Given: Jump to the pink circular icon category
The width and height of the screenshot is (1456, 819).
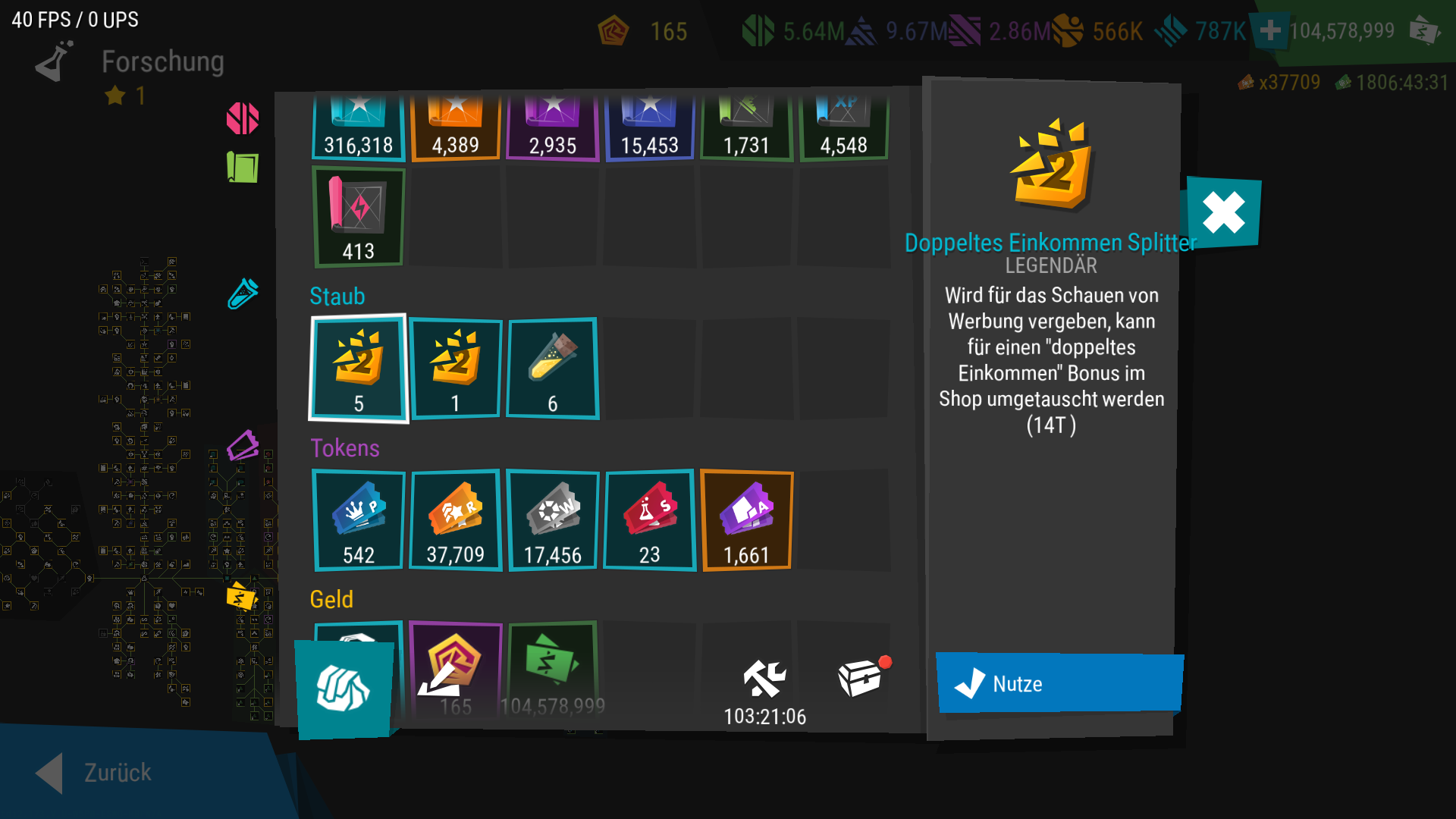Looking at the screenshot, I should point(243,118).
